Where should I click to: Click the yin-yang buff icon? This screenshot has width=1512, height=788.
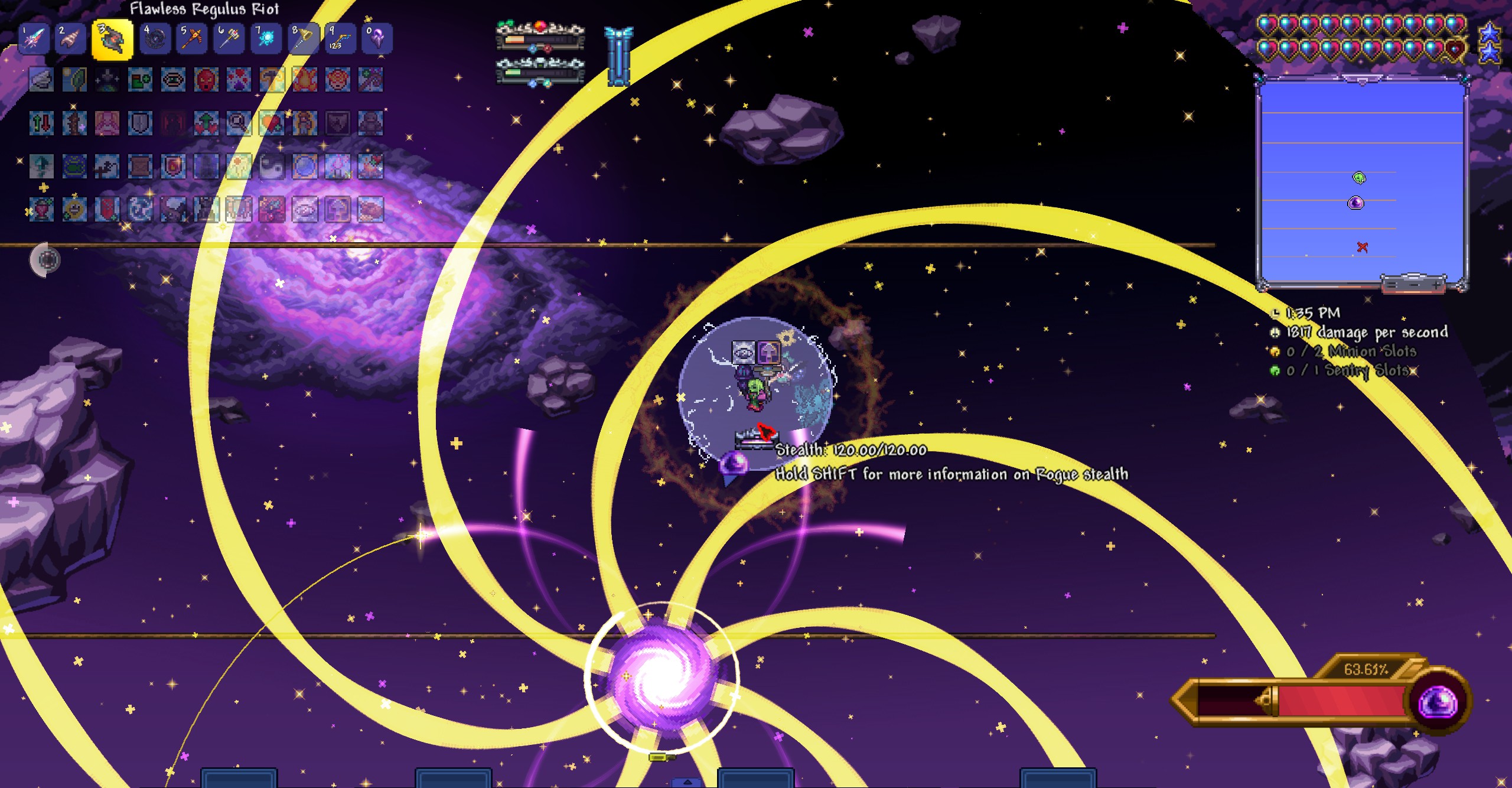tap(272, 167)
